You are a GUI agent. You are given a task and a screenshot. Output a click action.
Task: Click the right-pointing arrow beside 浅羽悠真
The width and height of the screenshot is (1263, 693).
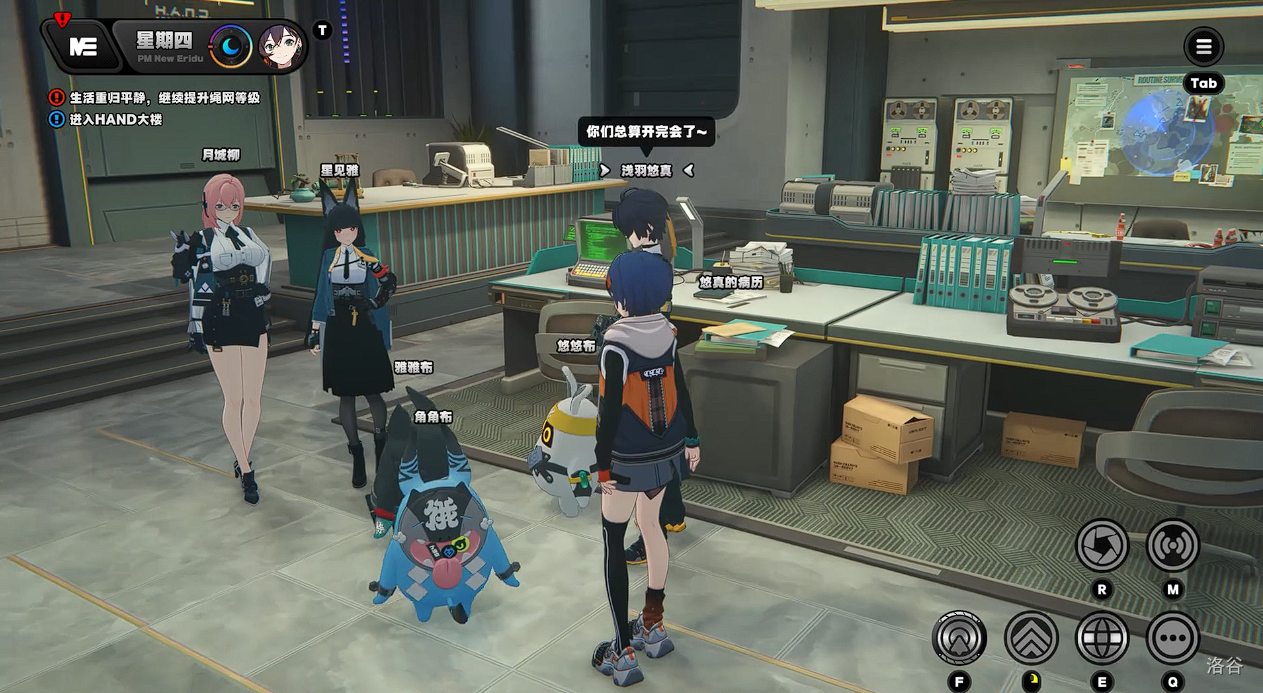[x=605, y=171]
